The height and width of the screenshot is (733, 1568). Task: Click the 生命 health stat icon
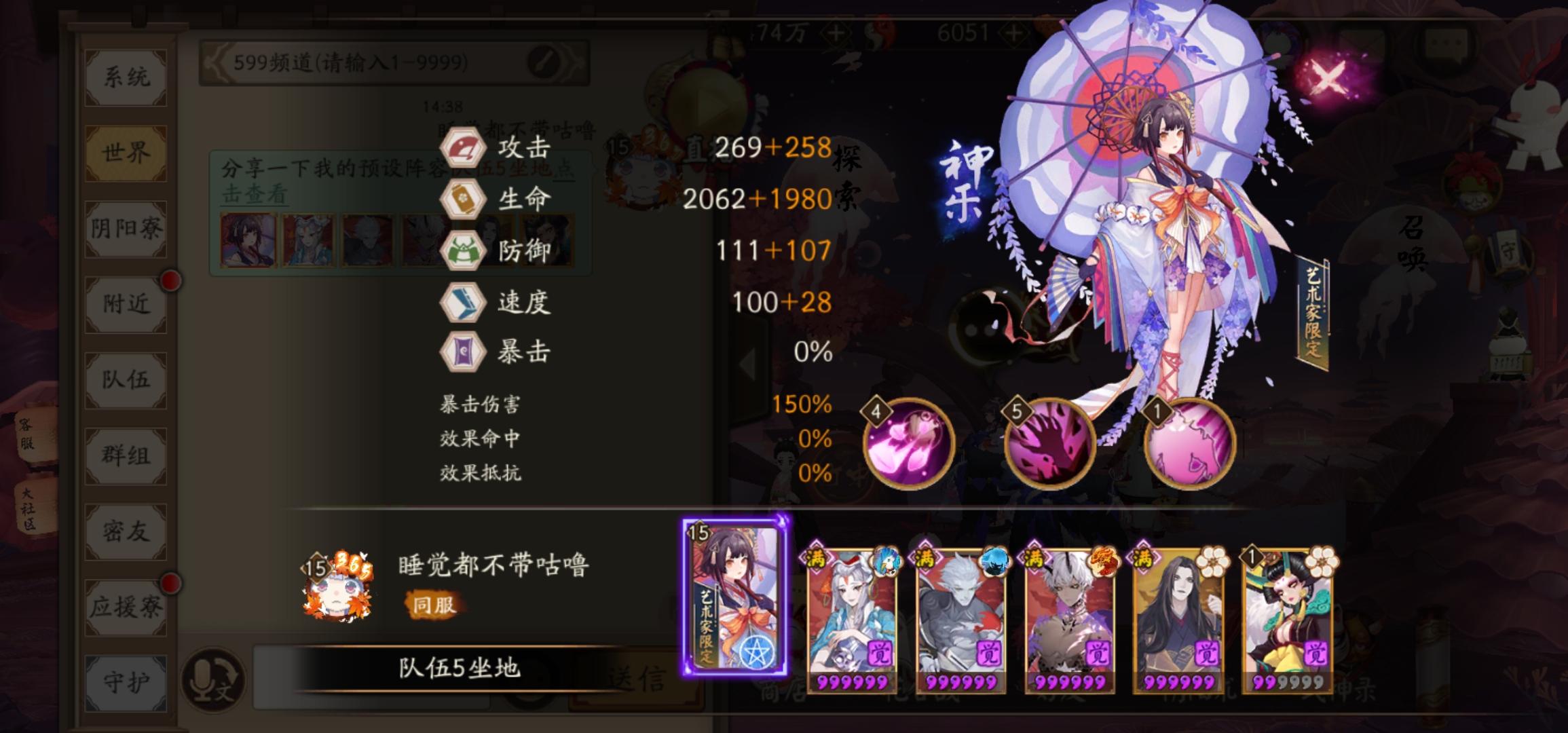[464, 197]
